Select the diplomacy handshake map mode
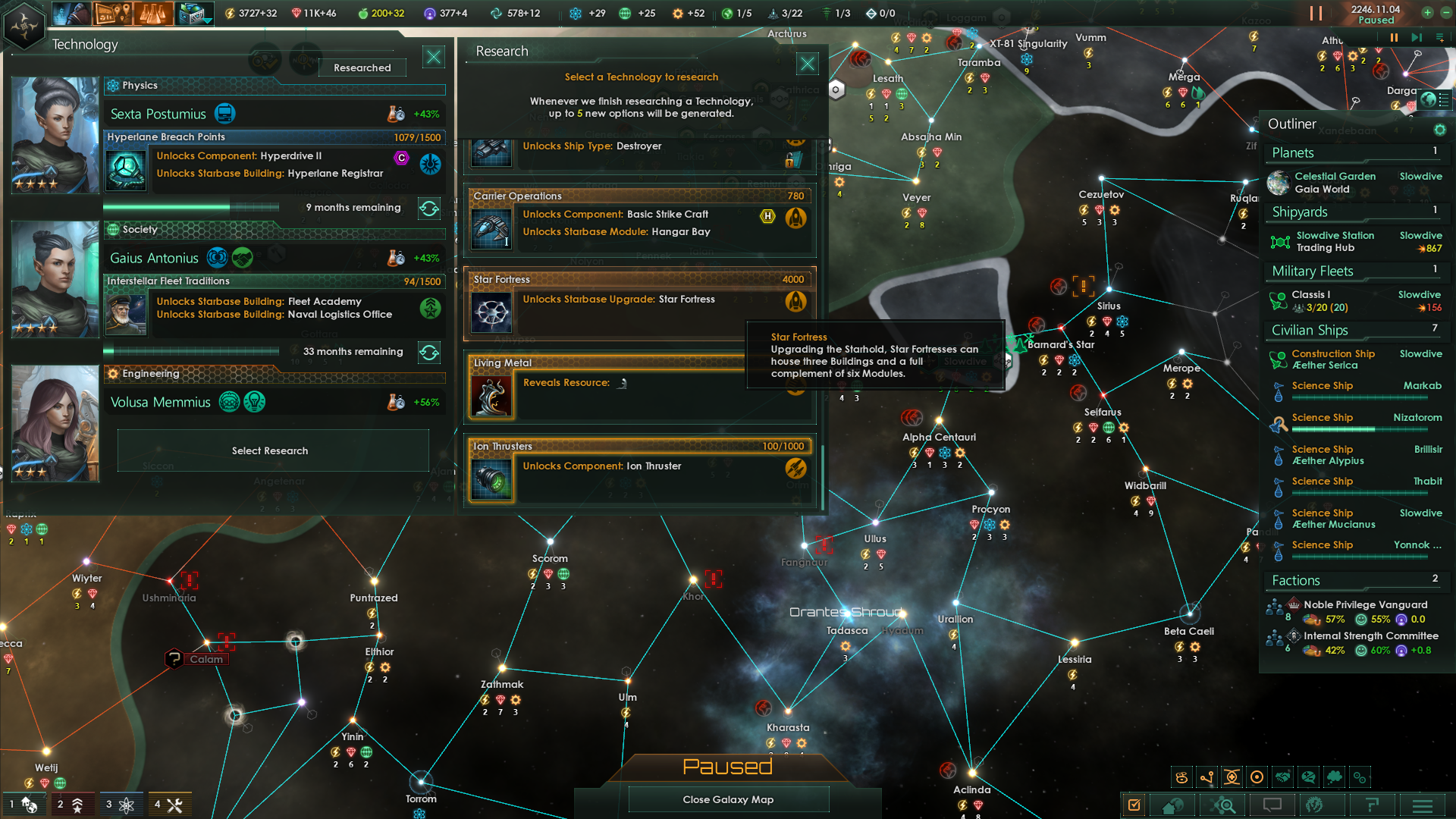 click(x=1282, y=777)
